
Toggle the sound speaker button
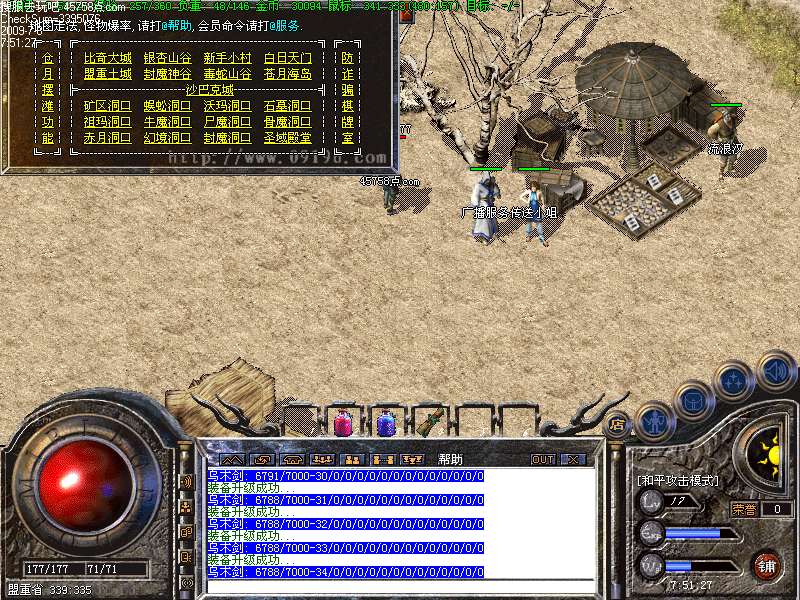(x=775, y=370)
